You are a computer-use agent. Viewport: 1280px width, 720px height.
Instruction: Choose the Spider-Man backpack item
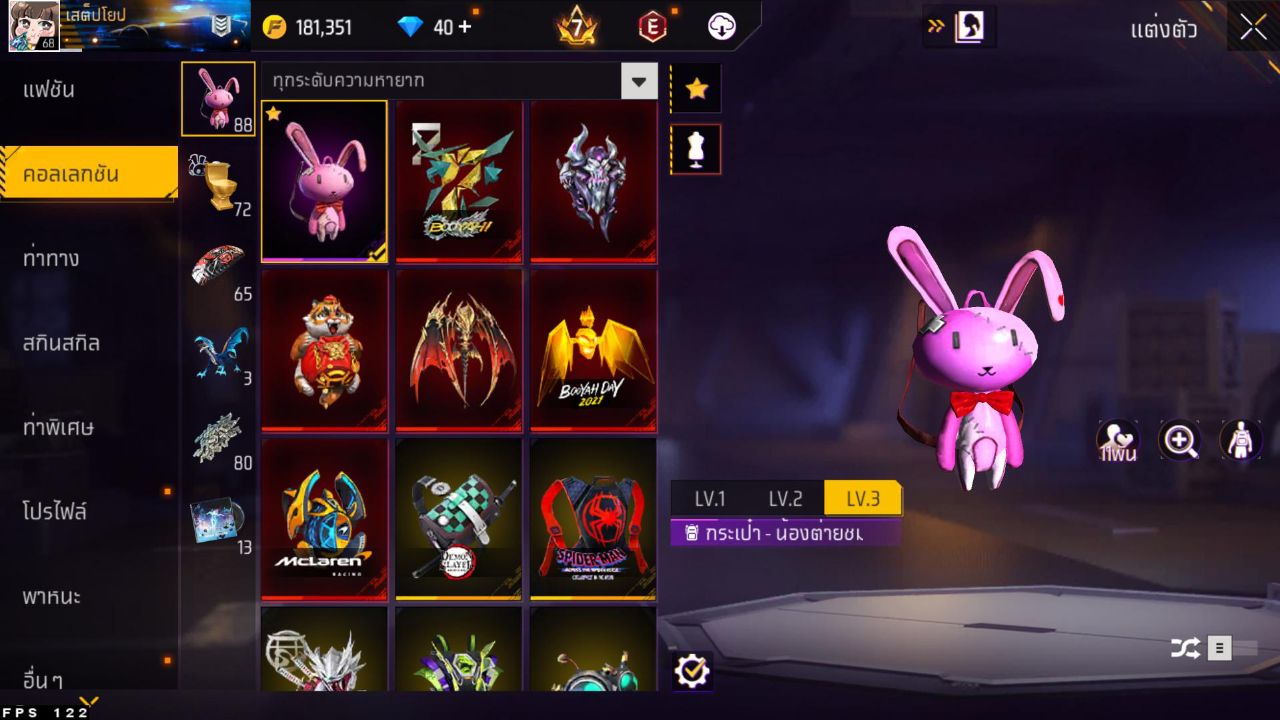click(593, 519)
